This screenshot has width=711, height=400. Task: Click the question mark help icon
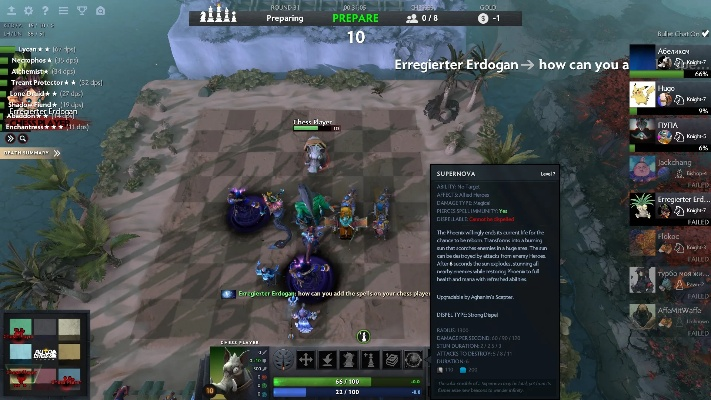[x=45, y=11]
